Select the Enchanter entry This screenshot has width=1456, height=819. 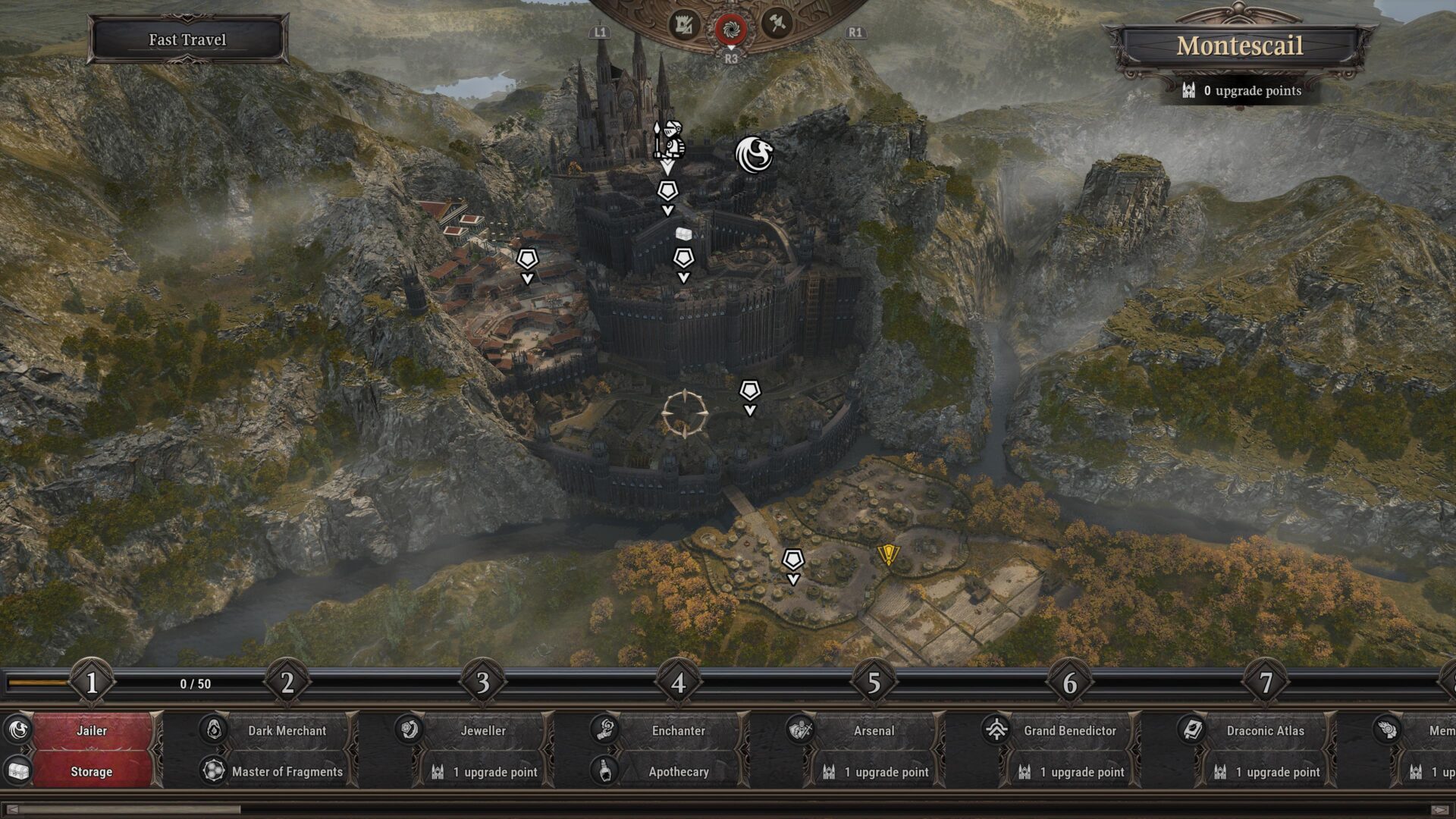click(678, 730)
